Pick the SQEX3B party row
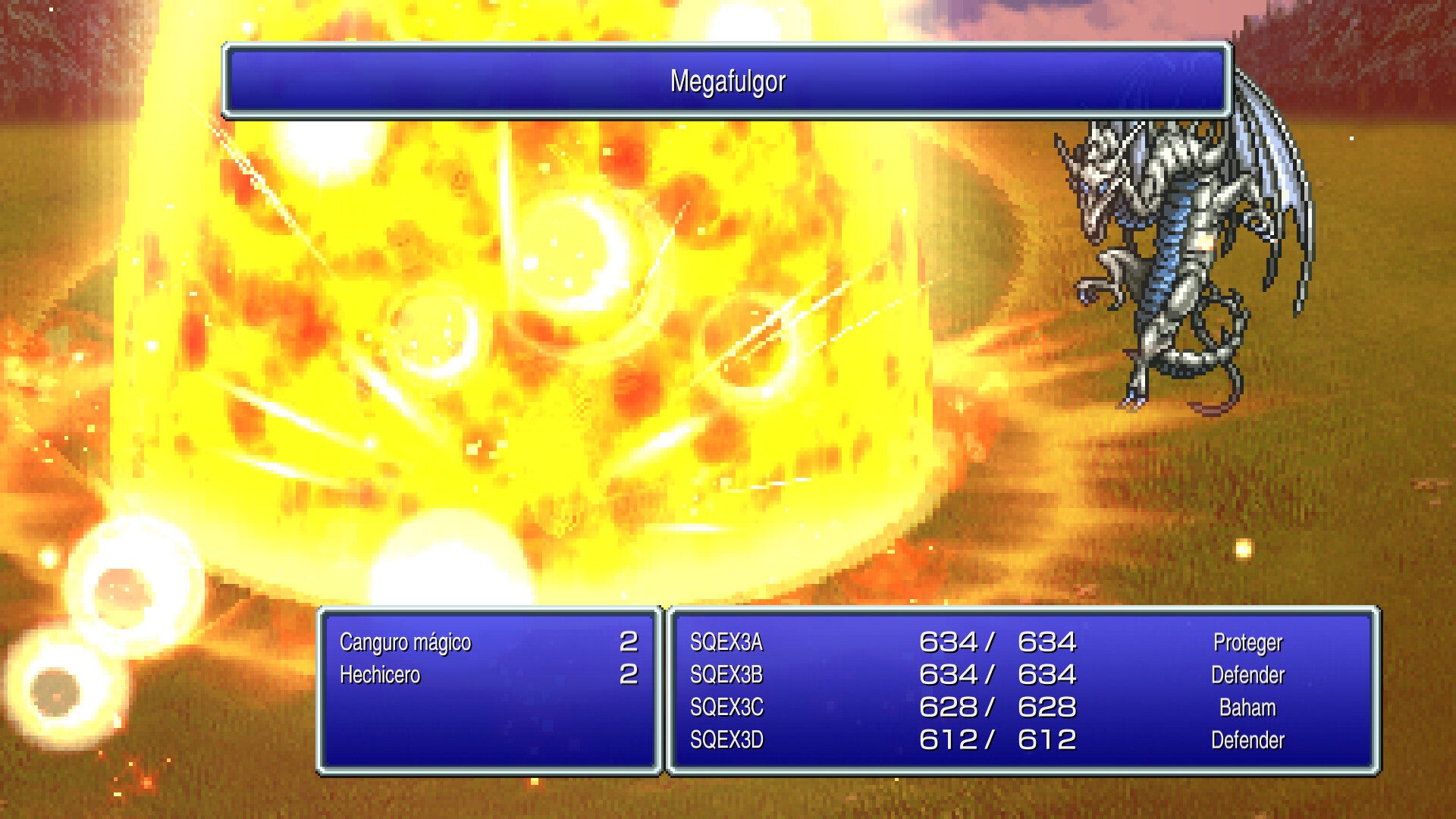Image resolution: width=1456 pixels, height=819 pixels. coord(726,675)
